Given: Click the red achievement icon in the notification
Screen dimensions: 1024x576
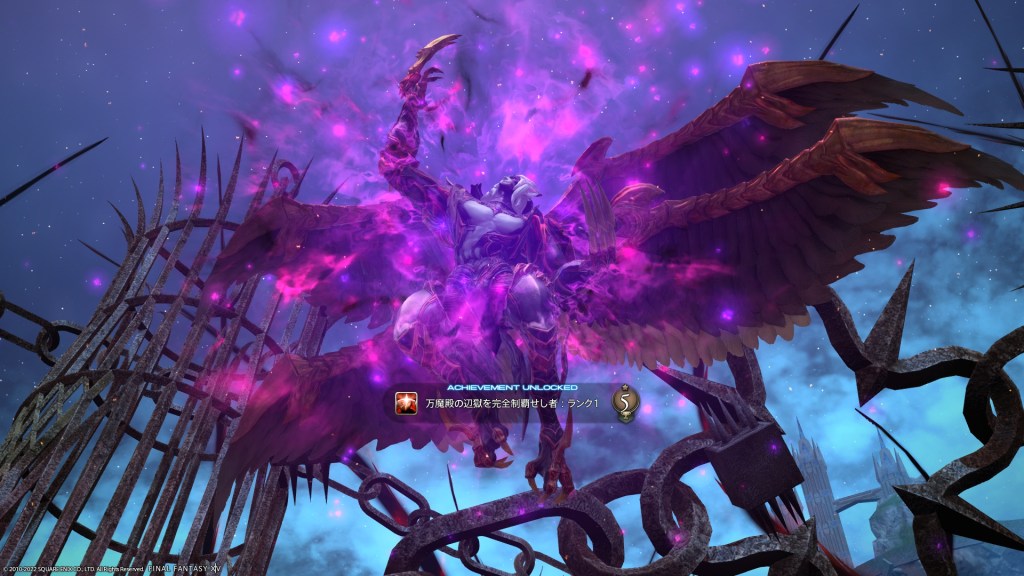Looking at the screenshot, I should (x=407, y=404).
